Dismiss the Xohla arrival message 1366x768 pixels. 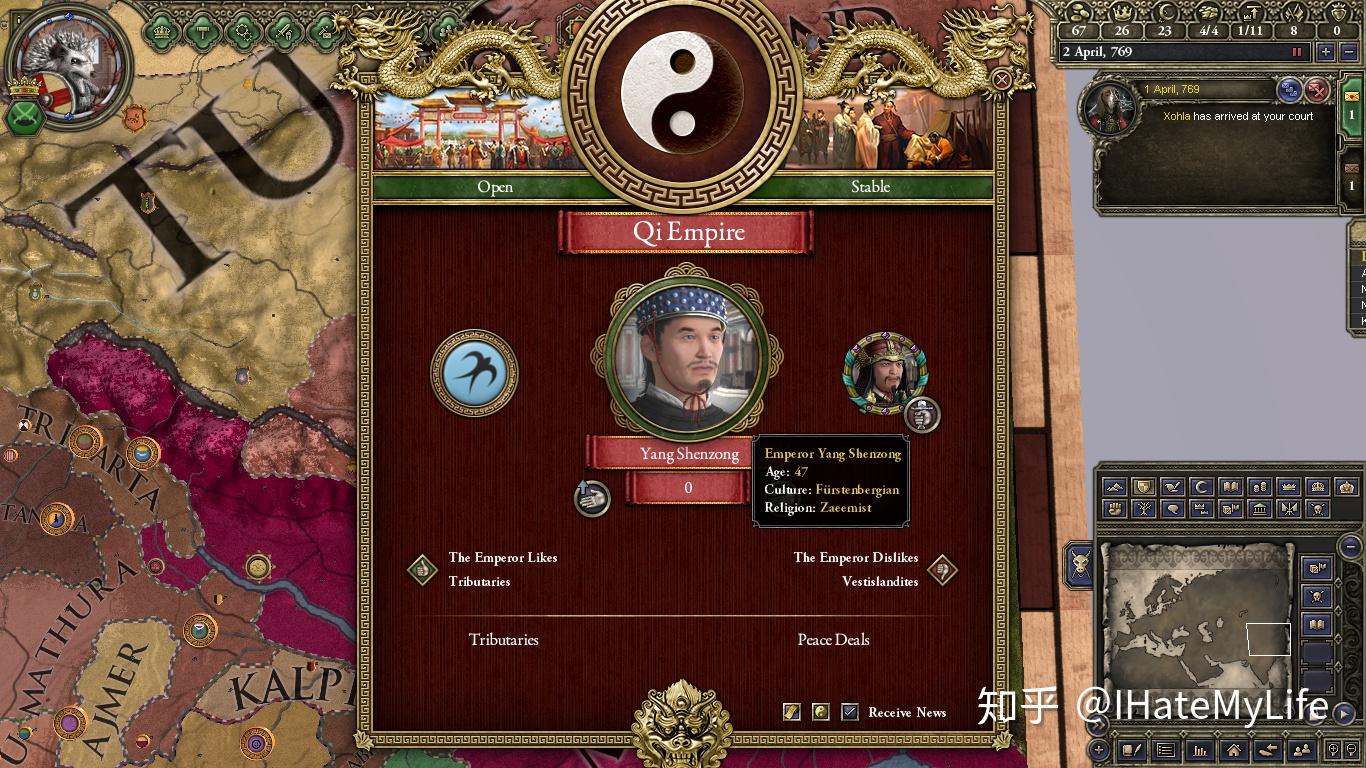click(1318, 90)
